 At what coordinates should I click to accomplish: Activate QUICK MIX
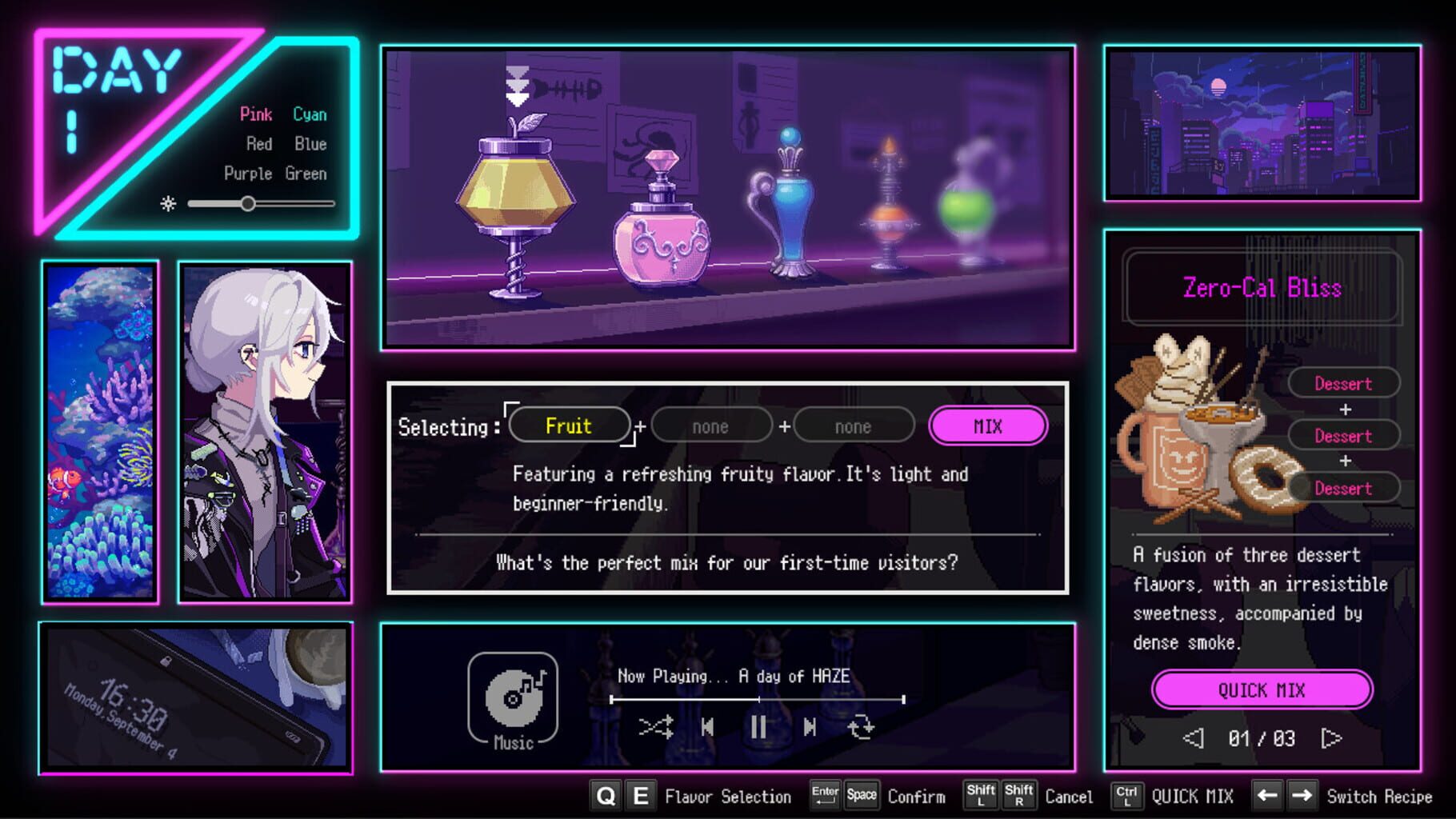click(x=1262, y=689)
